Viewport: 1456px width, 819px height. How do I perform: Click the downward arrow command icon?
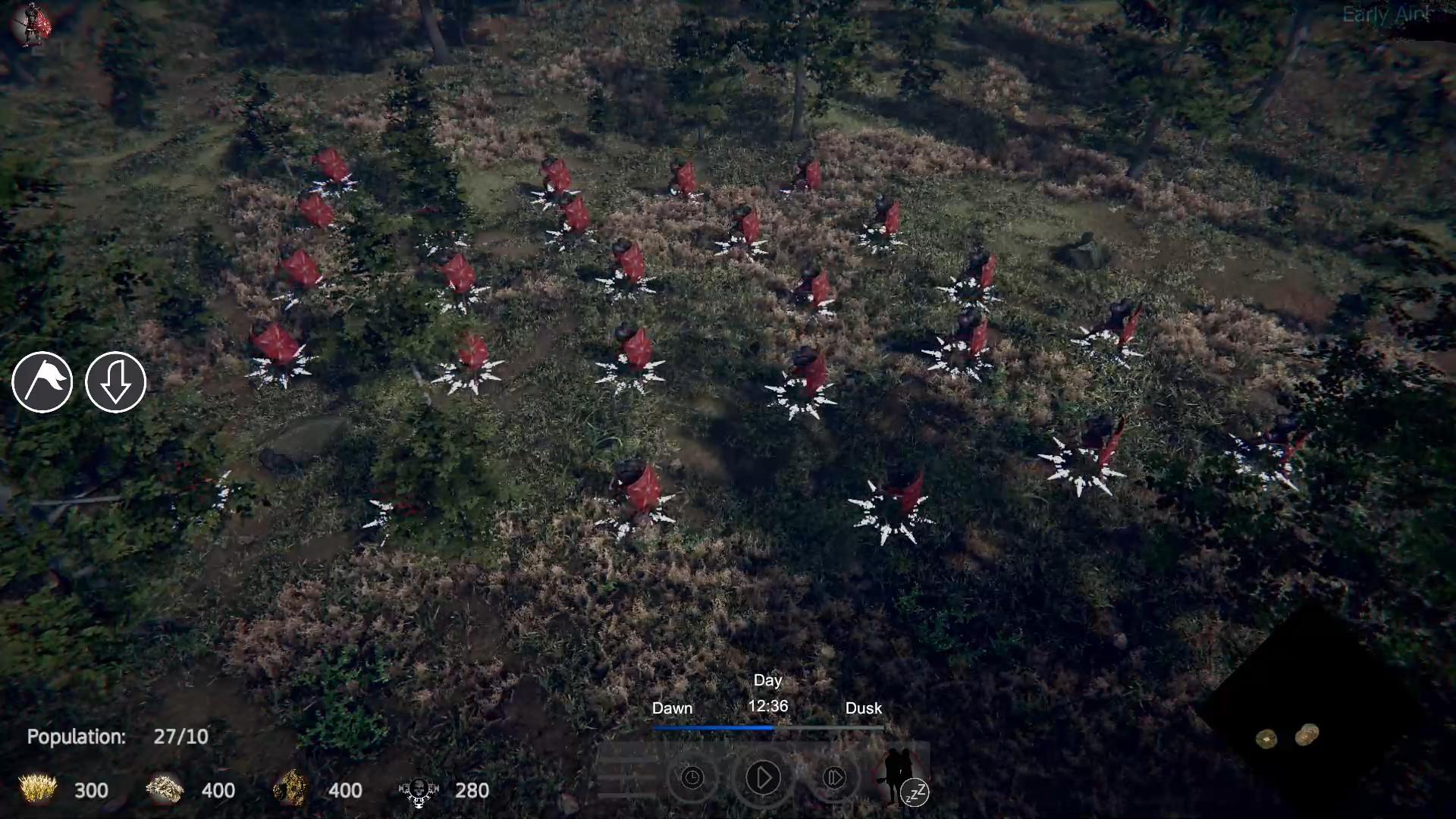[x=115, y=383]
